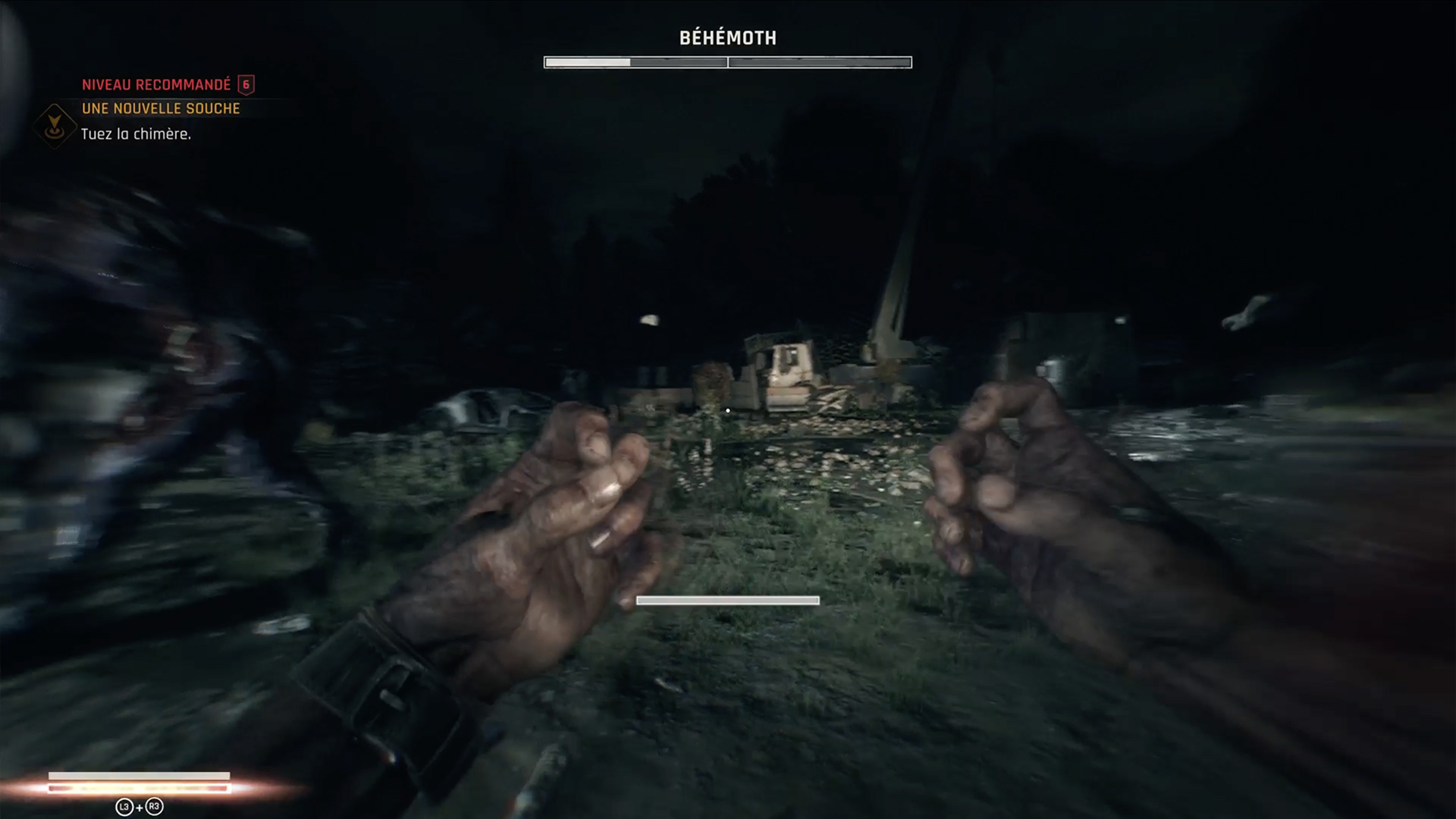Viewport: 1456px width, 819px height.
Task: Select the Béhémoth boss name title
Action: click(x=728, y=36)
